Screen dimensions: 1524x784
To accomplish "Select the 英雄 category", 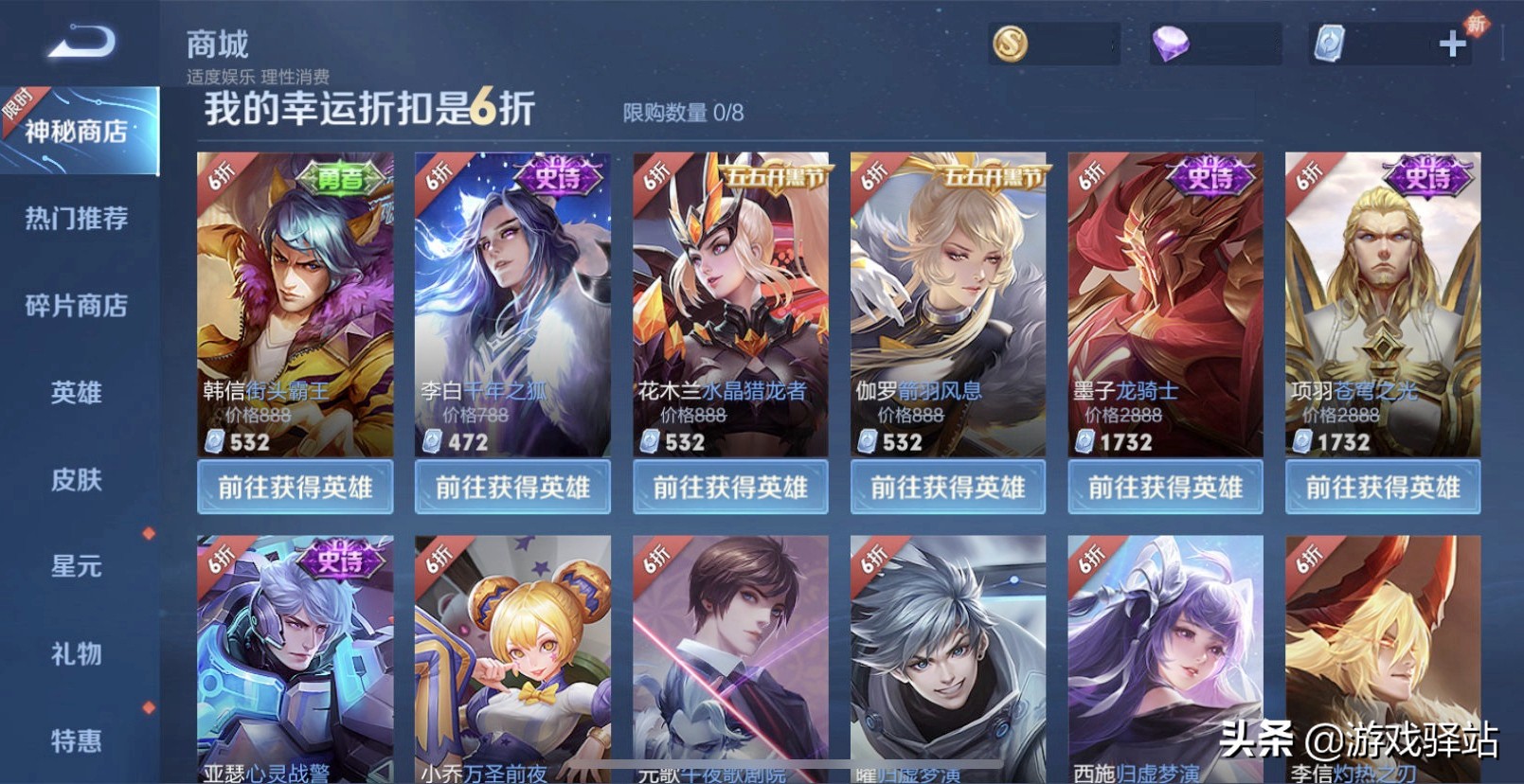I will [77, 393].
